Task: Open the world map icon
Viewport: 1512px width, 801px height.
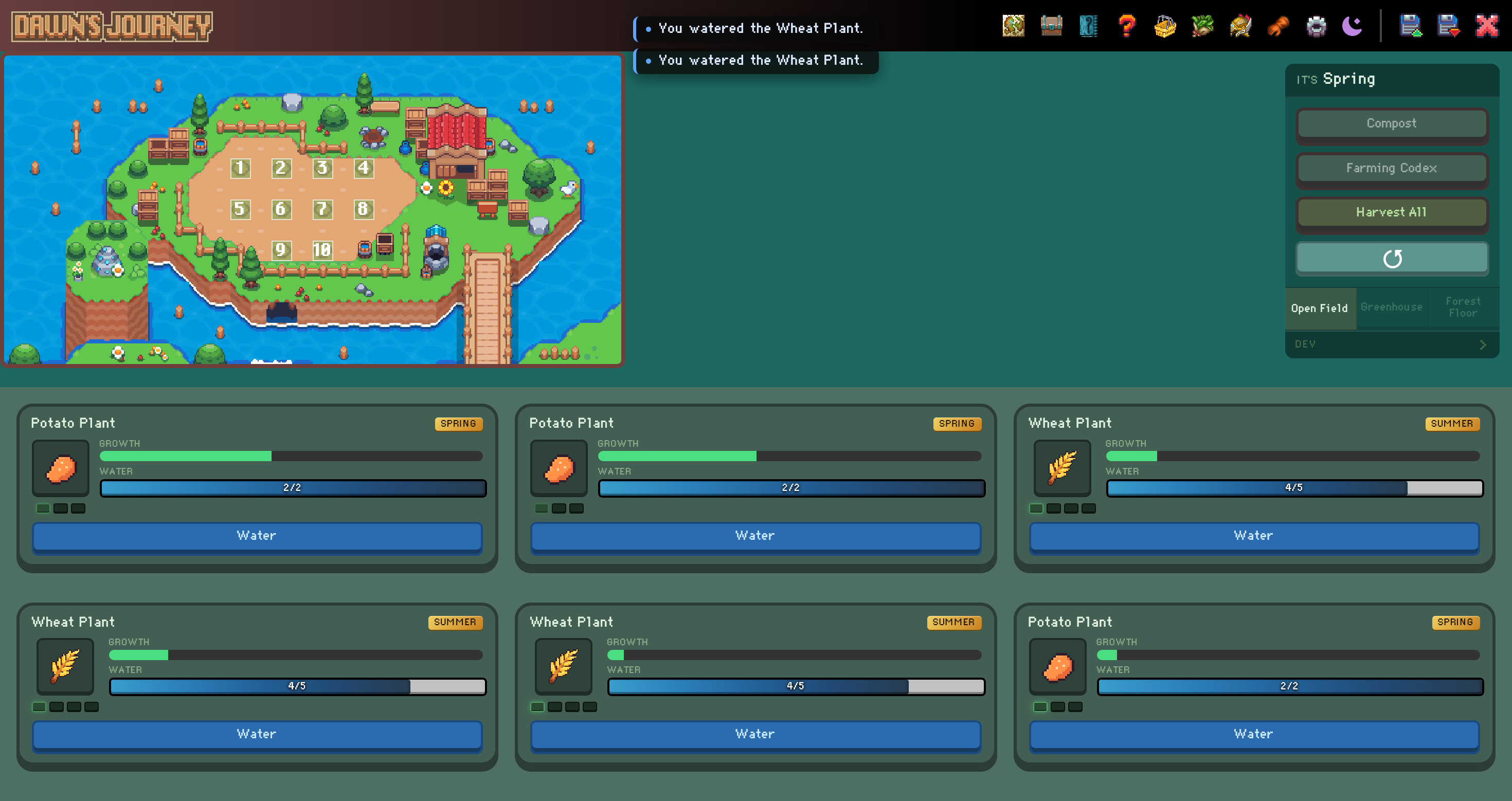Action: tap(1014, 26)
